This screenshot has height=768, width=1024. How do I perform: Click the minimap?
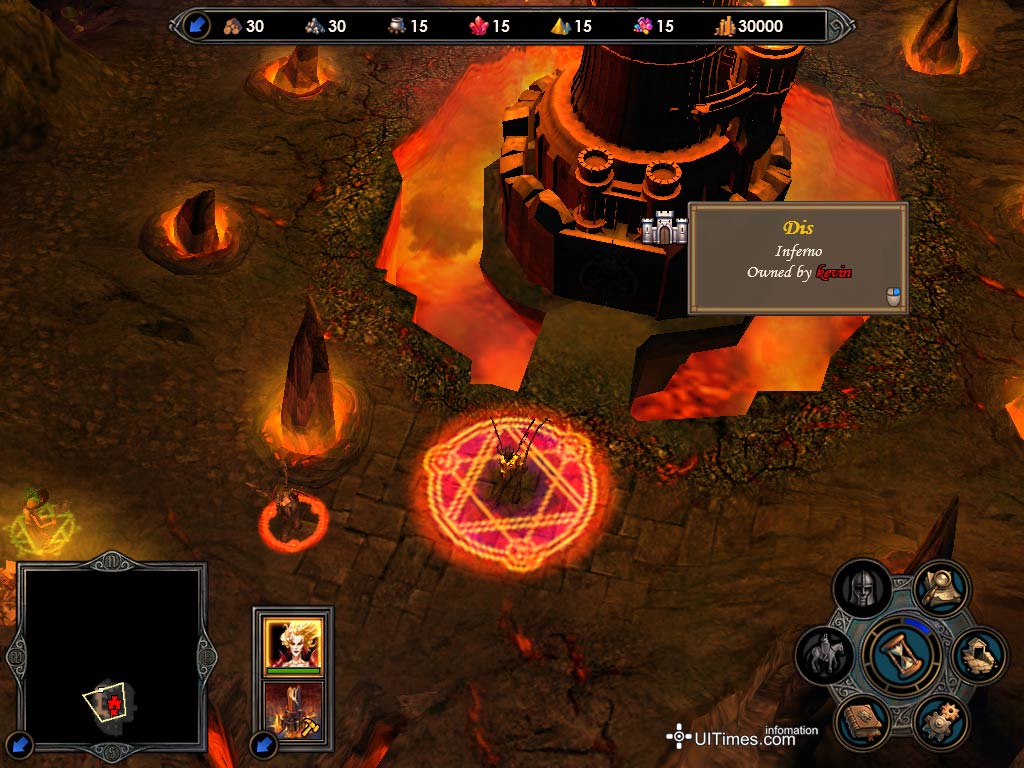point(110,650)
